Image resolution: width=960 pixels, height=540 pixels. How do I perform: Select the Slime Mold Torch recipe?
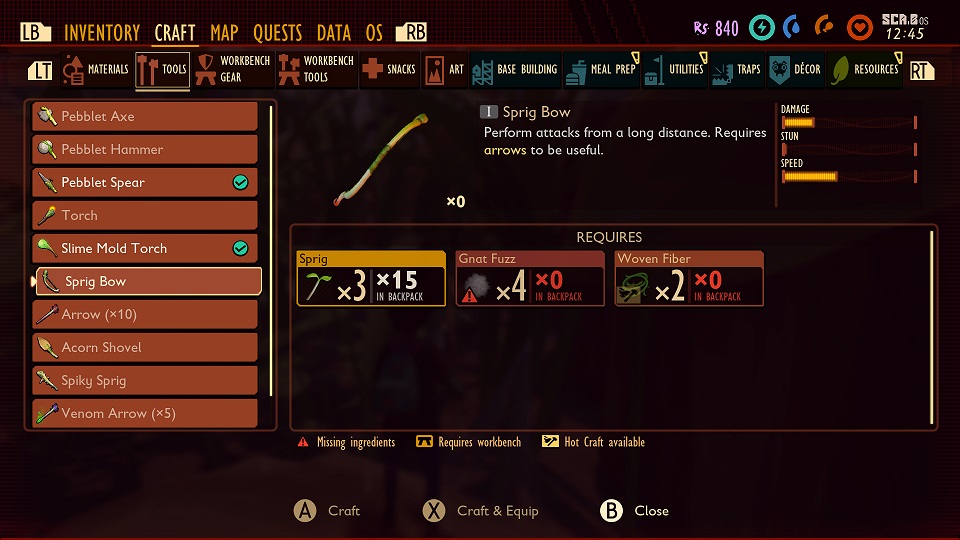145,248
